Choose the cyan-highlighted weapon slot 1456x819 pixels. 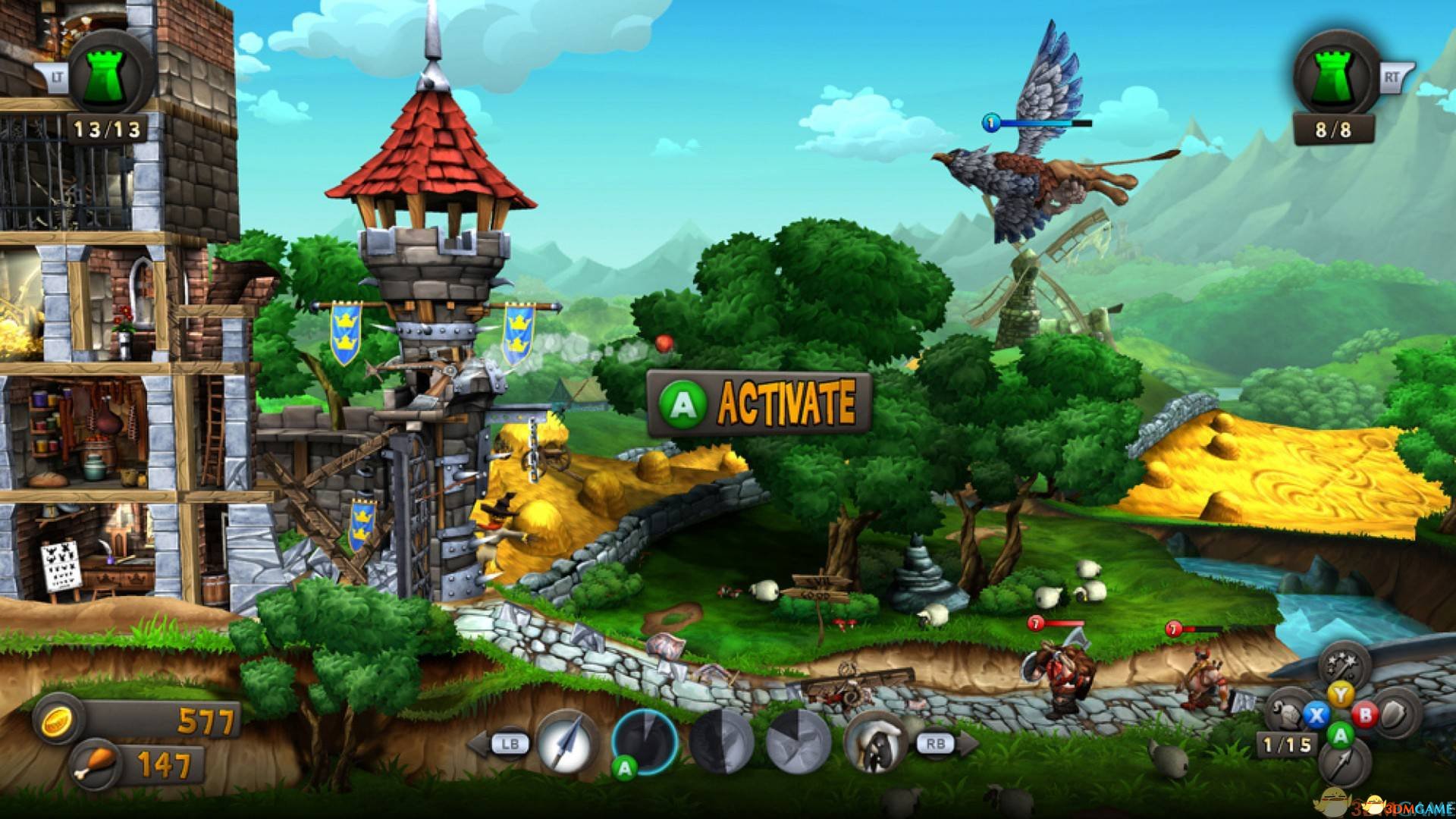pos(645,741)
